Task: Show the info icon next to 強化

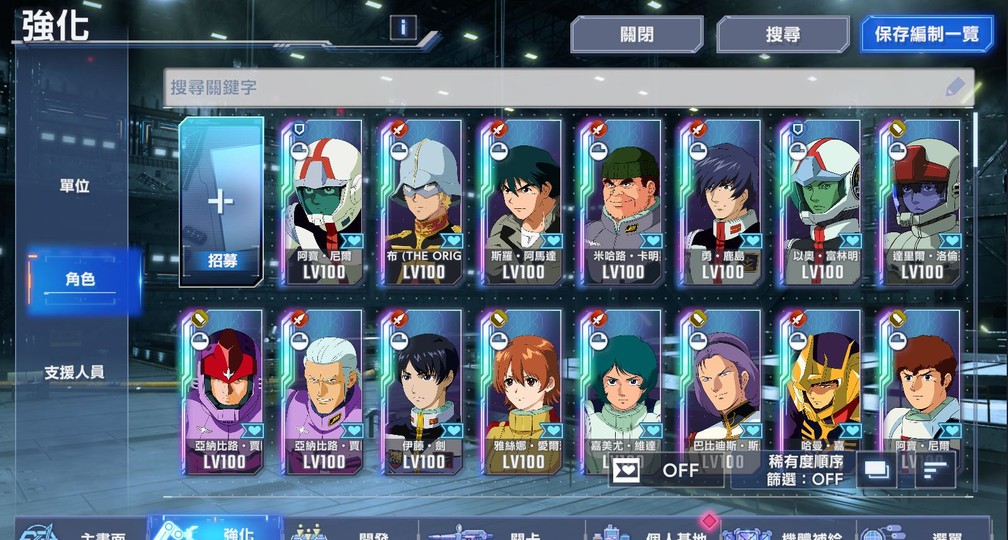Action: [x=403, y=27]
